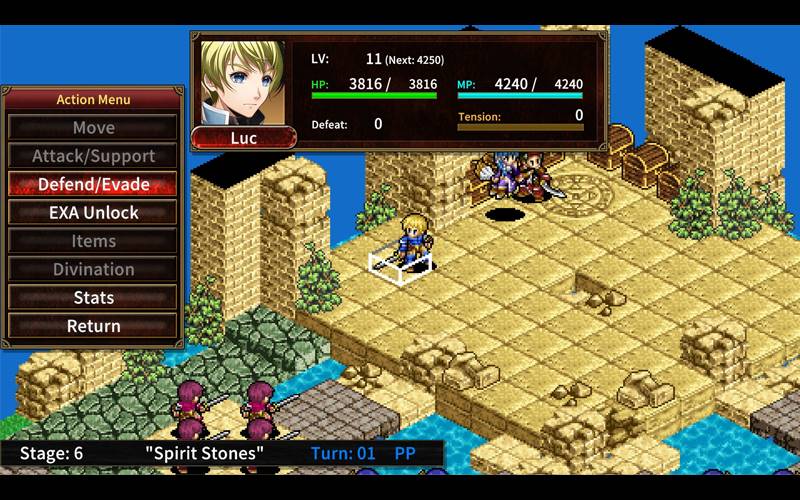Open the Items menu entry
The image size is (800, 500).
point(93,241)
